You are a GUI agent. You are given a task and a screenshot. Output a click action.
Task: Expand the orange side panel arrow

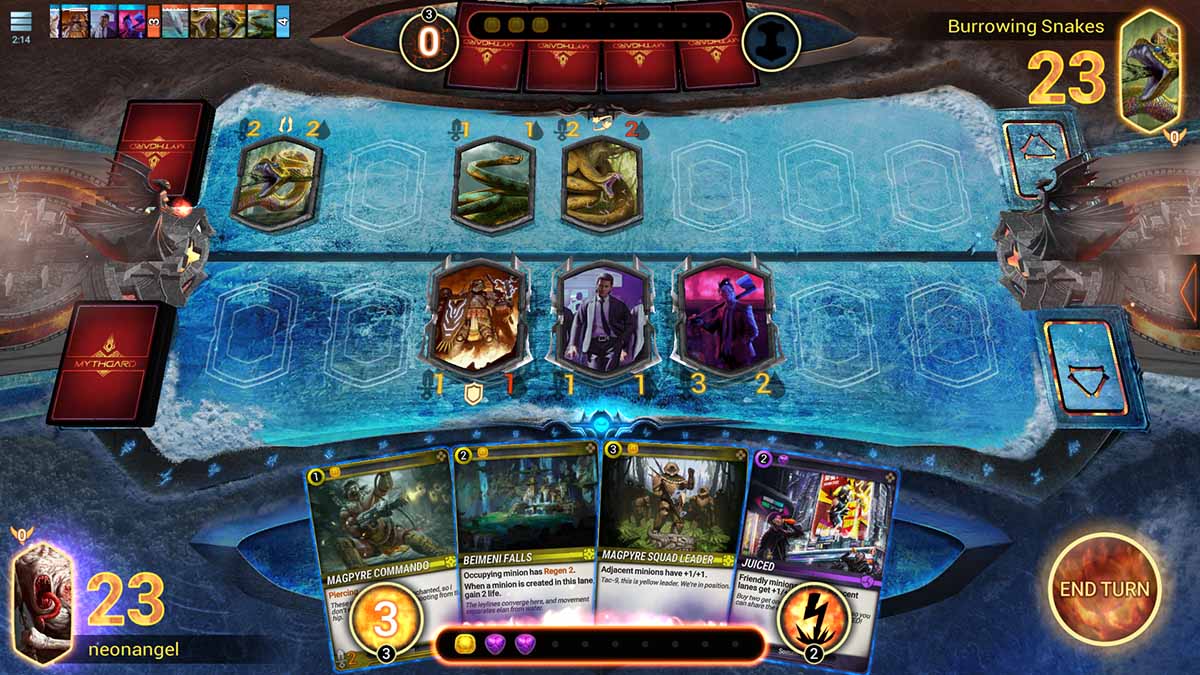[1188, 290]
